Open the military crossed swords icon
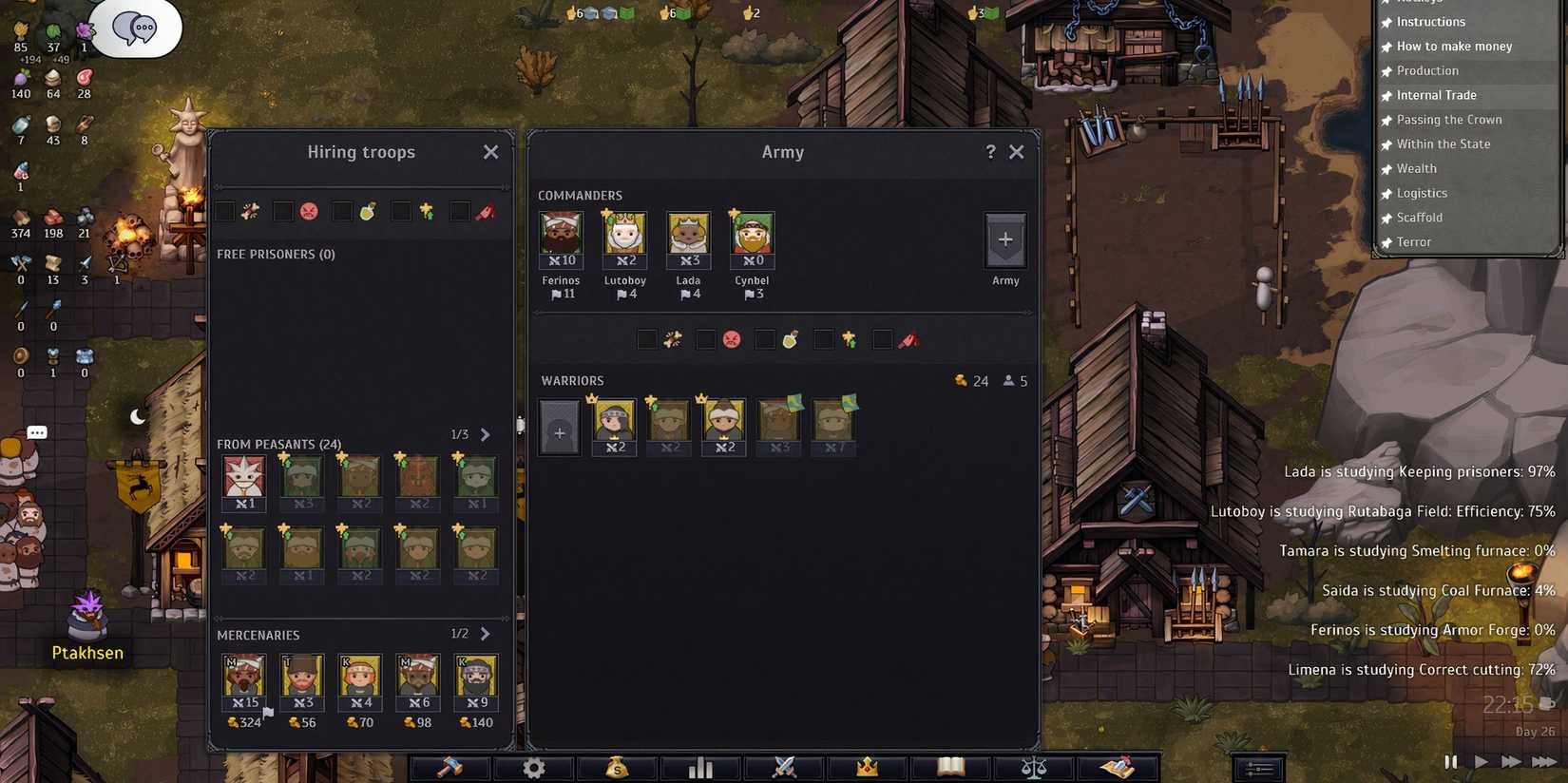Screen dimensions: 1568x783 coord(783,767)
